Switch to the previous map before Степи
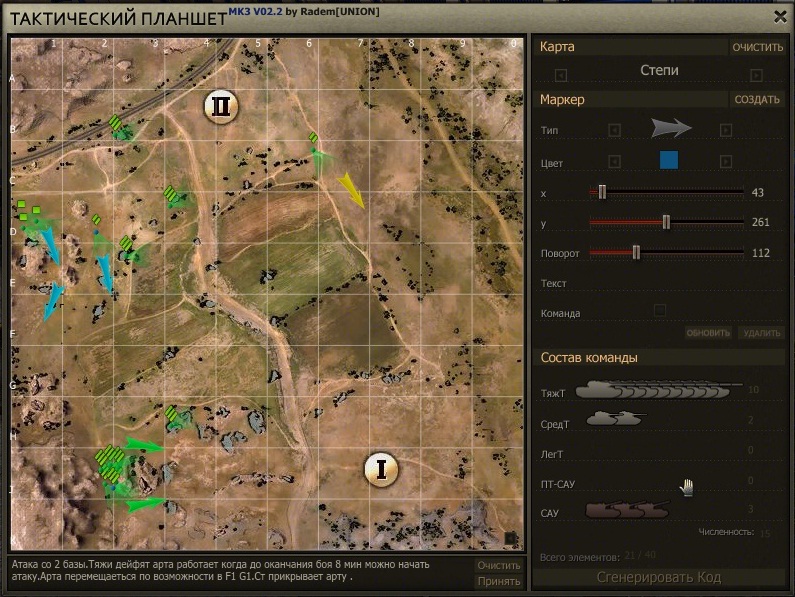This screenshot has width=795, height=597. pos(561,74)
